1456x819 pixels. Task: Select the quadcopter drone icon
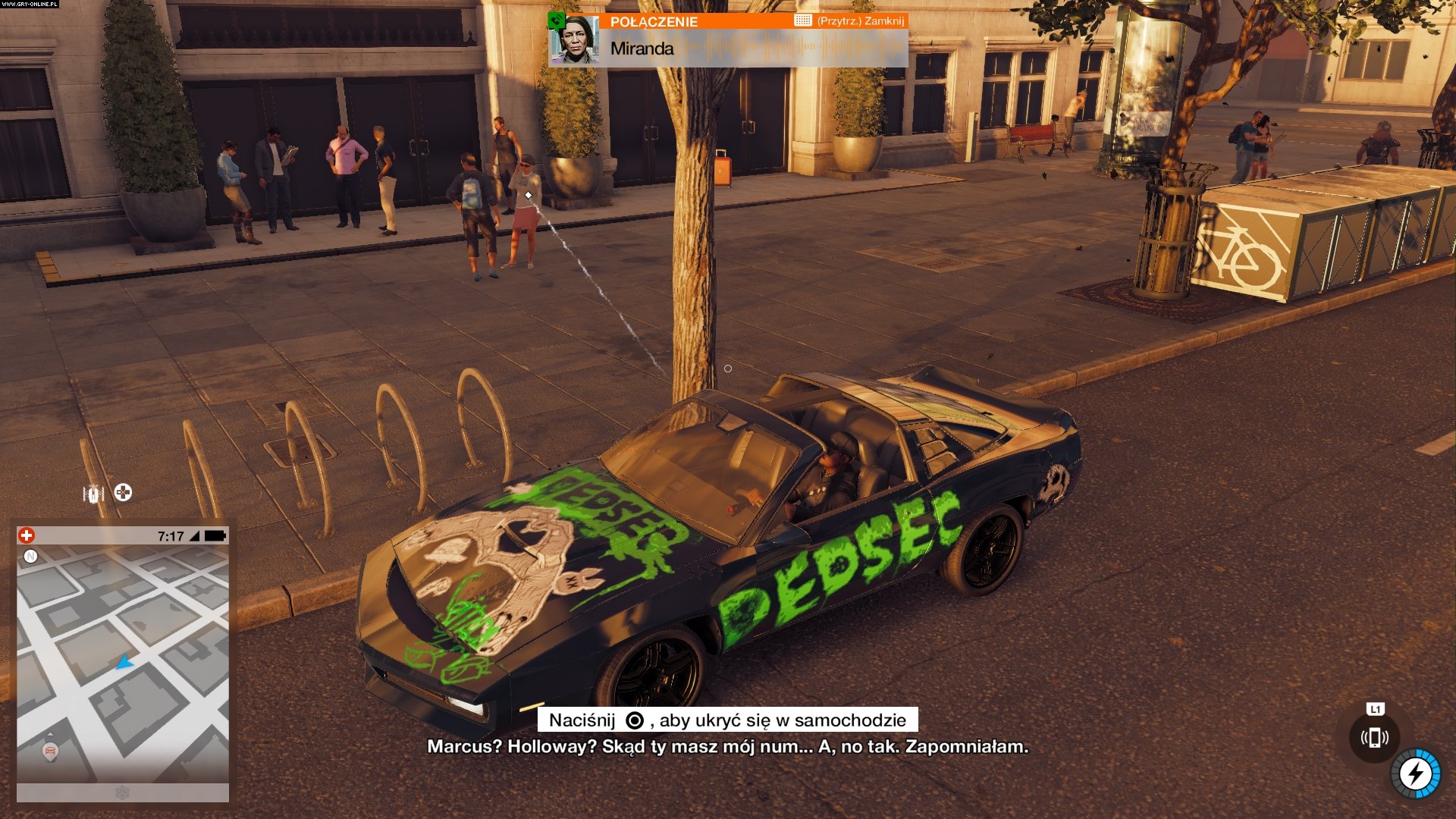click(x=123, y=493)
